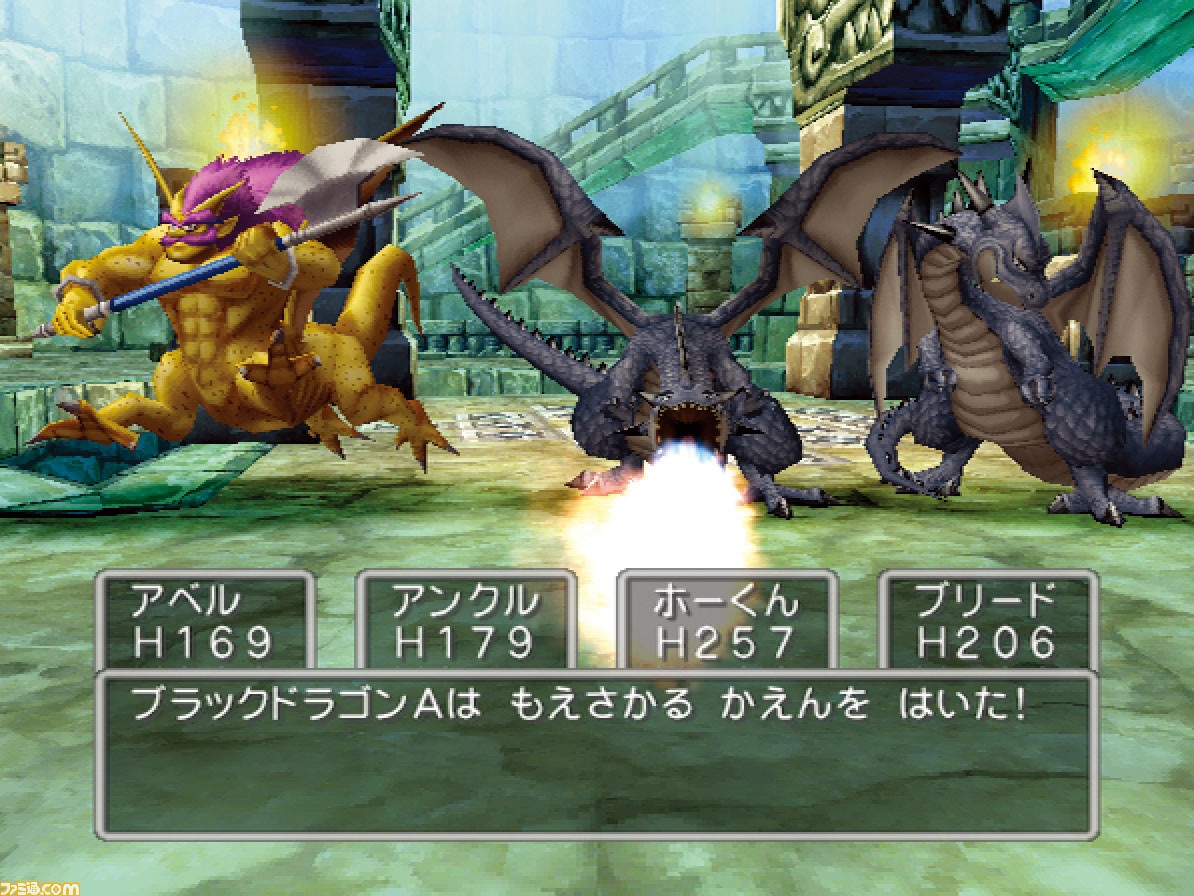
Task: Advance the ブラックドラゴンA battle message window
Action: [x=596, y=755]
